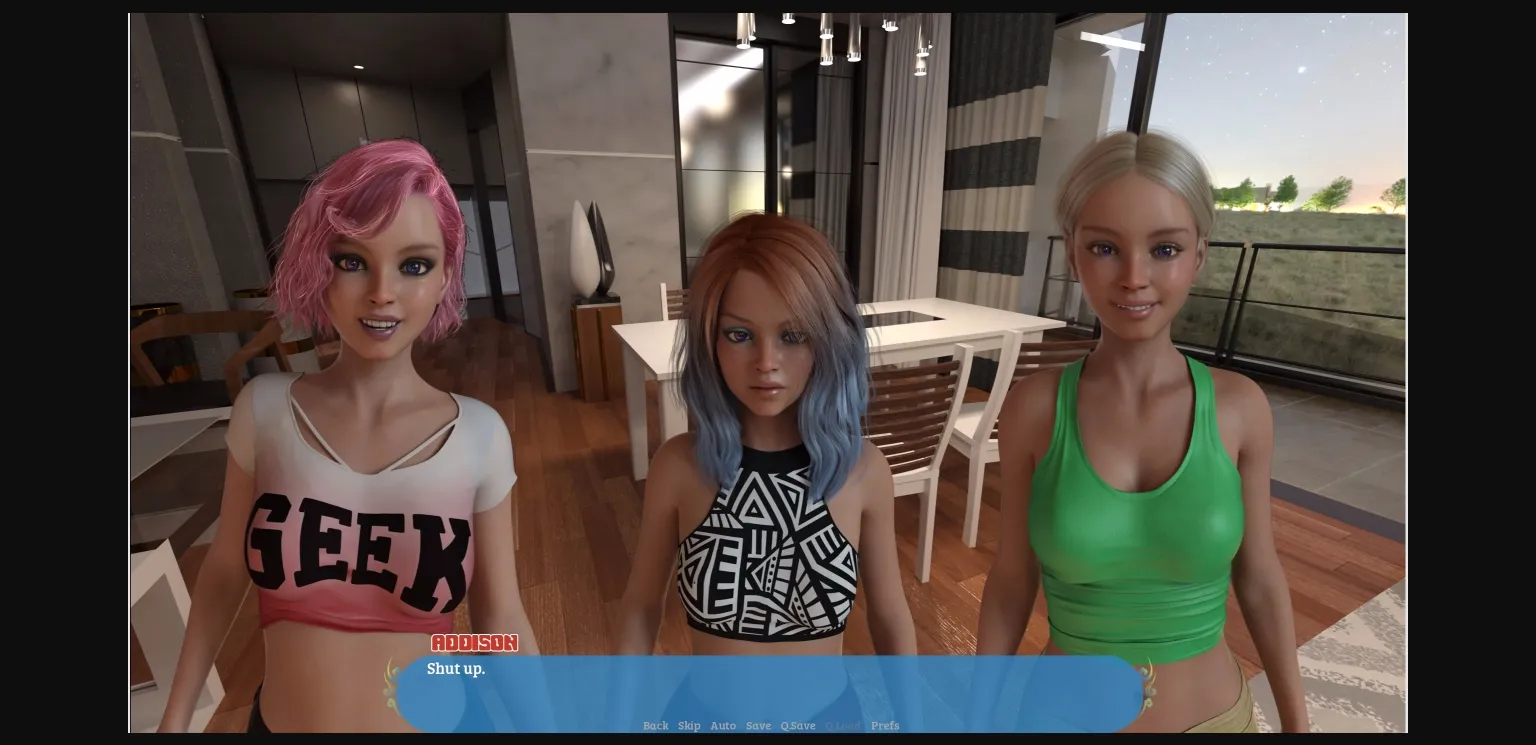Click the speaker name label ADDISON

(474, 643)
